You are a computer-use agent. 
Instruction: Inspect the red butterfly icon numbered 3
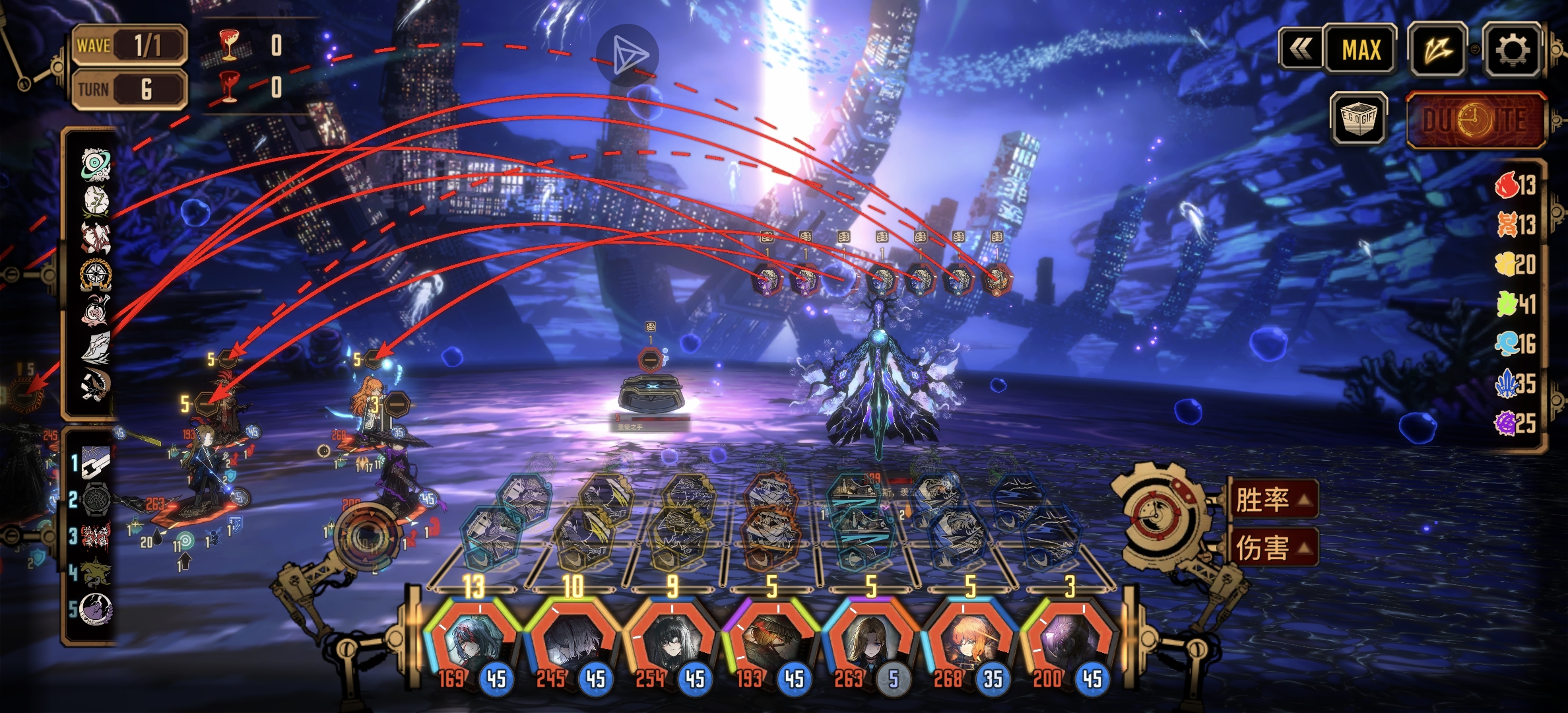click(95, 535)
